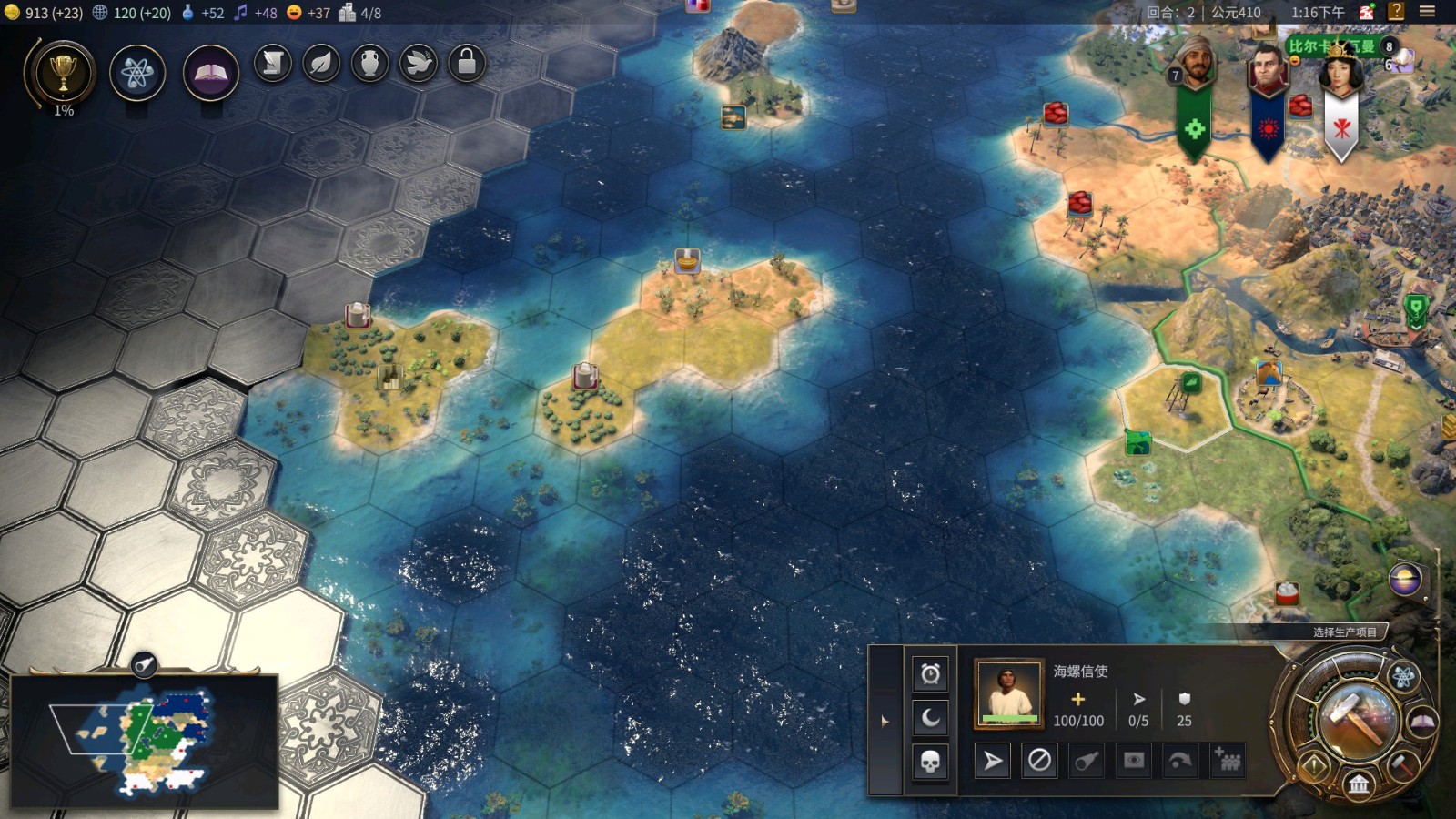
Task: Select the bearded leader with green banner
Action: (x=1195, y=66)
